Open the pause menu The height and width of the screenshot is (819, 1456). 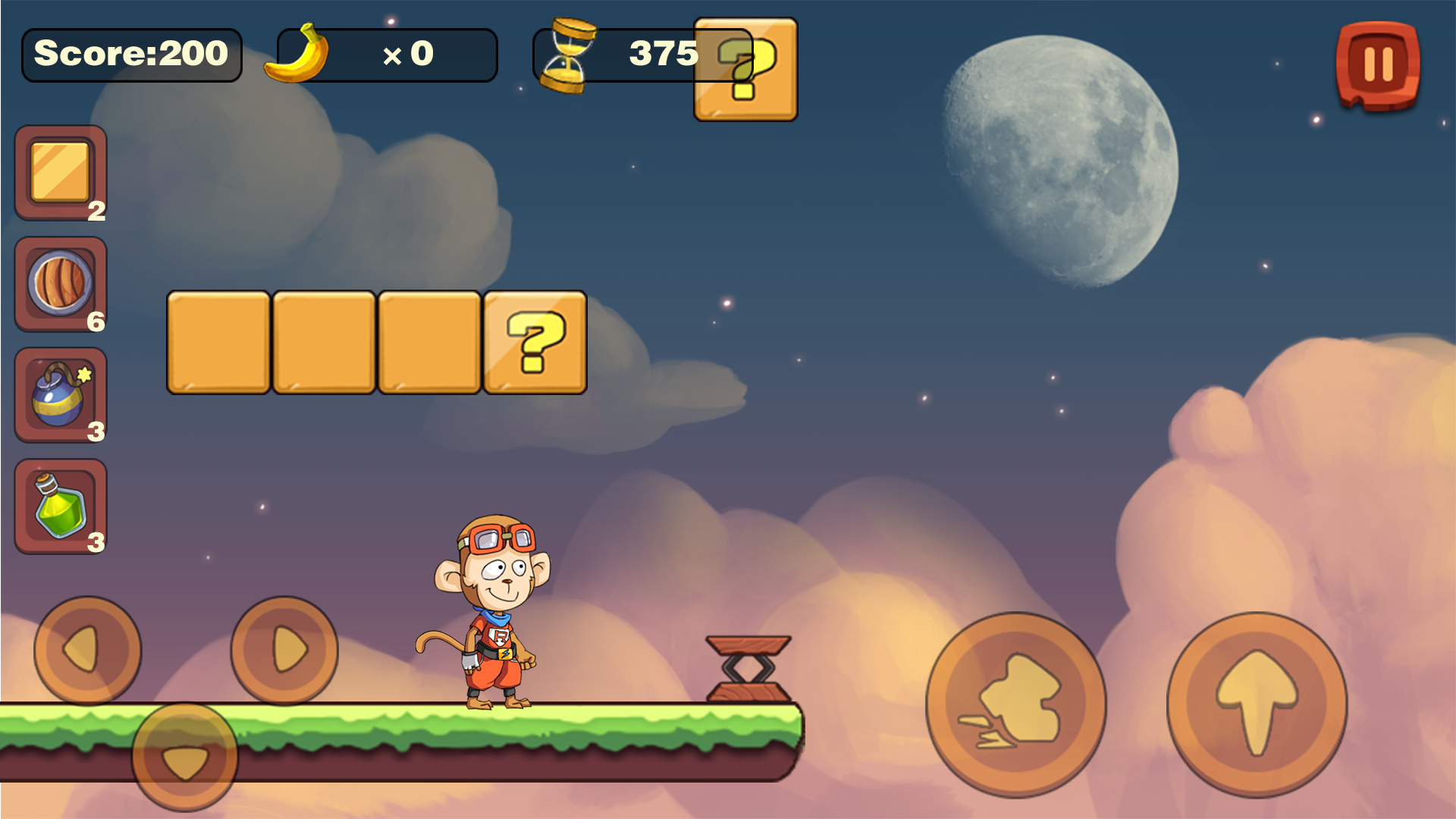(1377, 64)
